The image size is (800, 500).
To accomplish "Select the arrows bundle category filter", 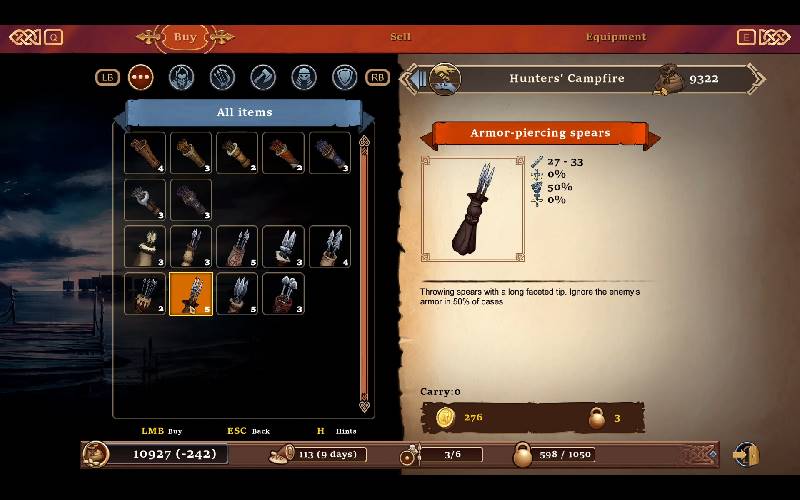I will [x=222, y=77].
